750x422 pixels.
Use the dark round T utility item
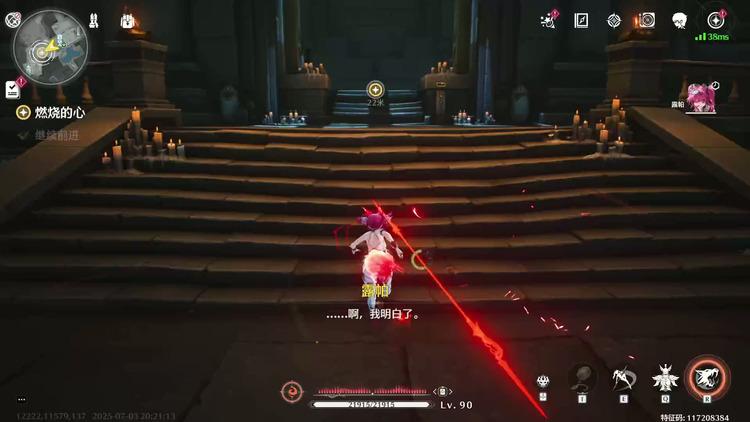coord(582,376)
